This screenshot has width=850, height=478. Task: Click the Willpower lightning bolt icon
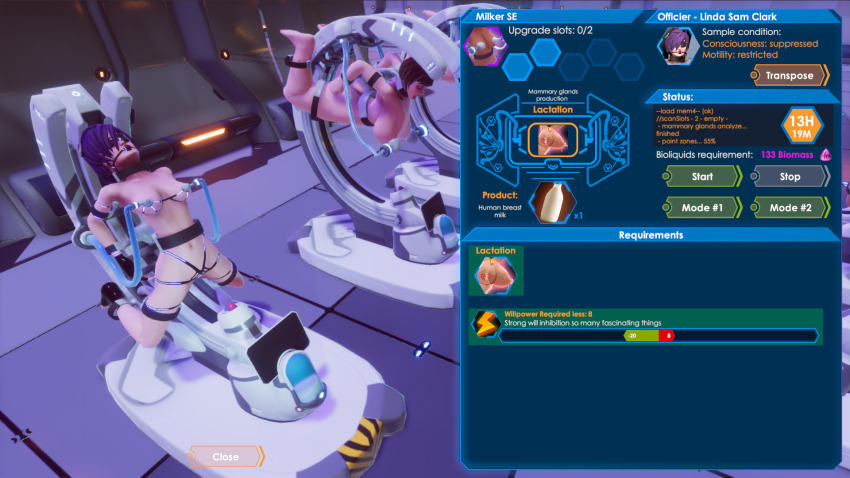point(485,323)
